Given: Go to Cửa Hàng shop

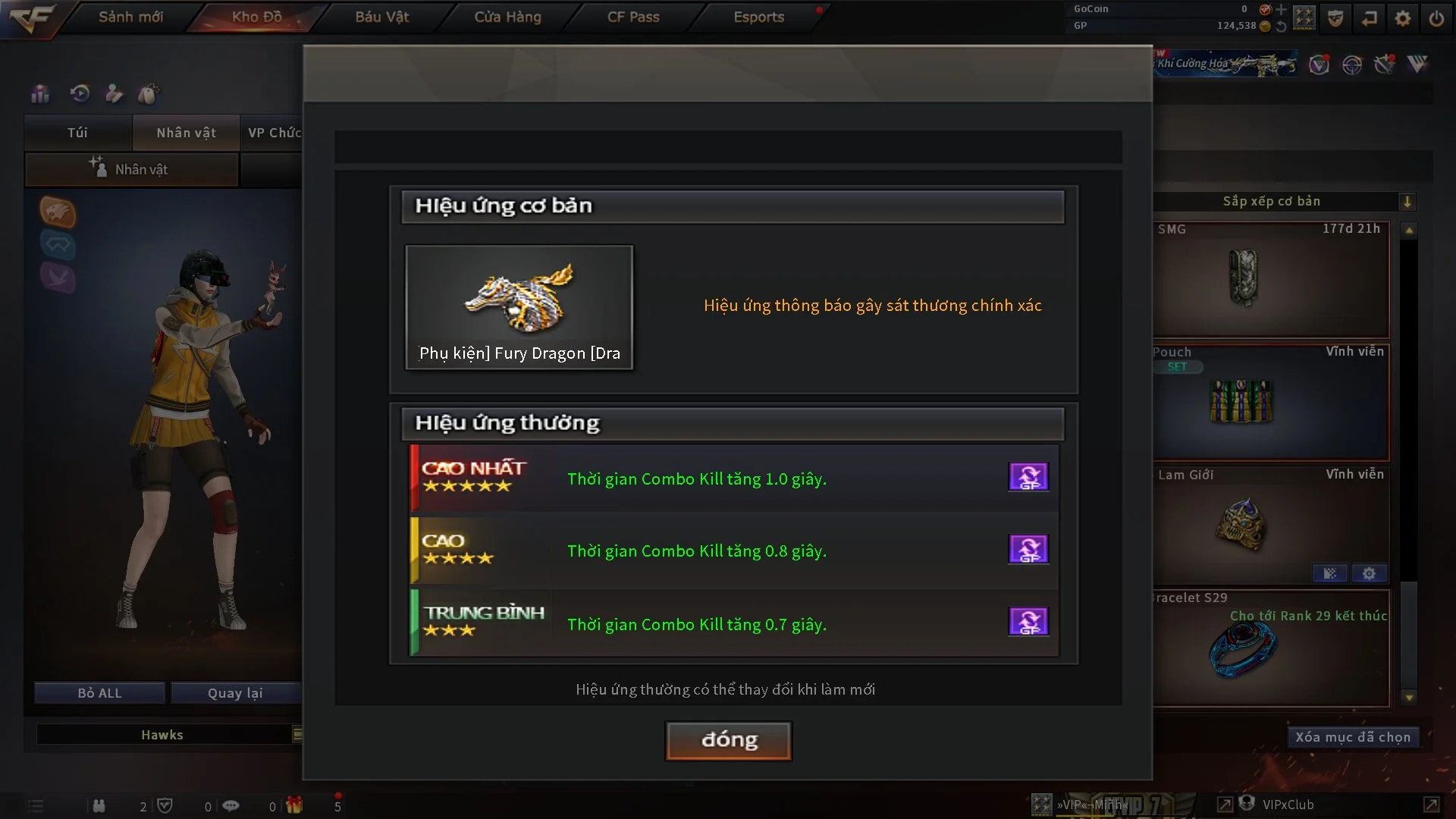Looking at the screenshot, I should 507,17.
